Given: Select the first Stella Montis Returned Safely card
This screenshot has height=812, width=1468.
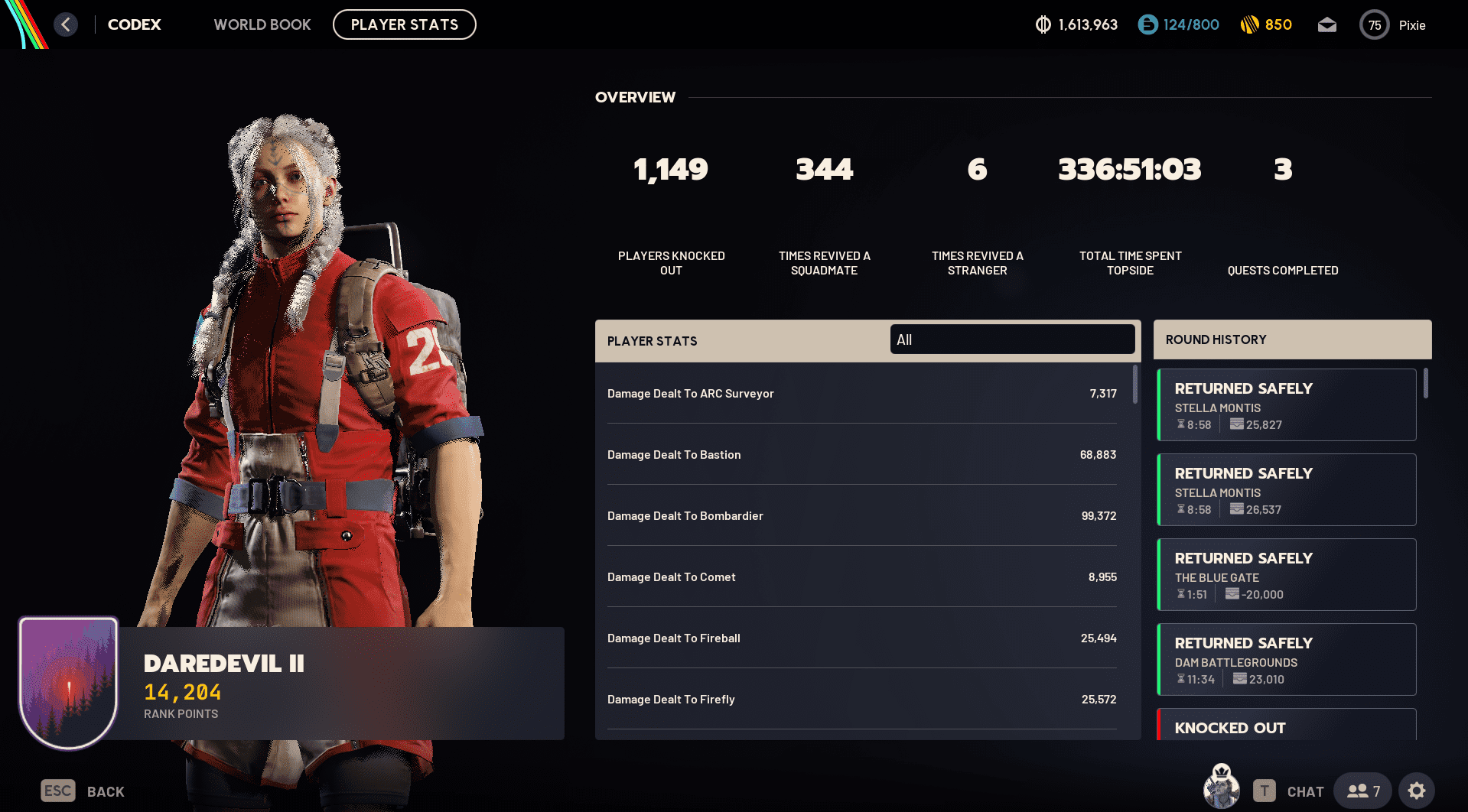Looking at the screenshot, I should point(1286,404).
